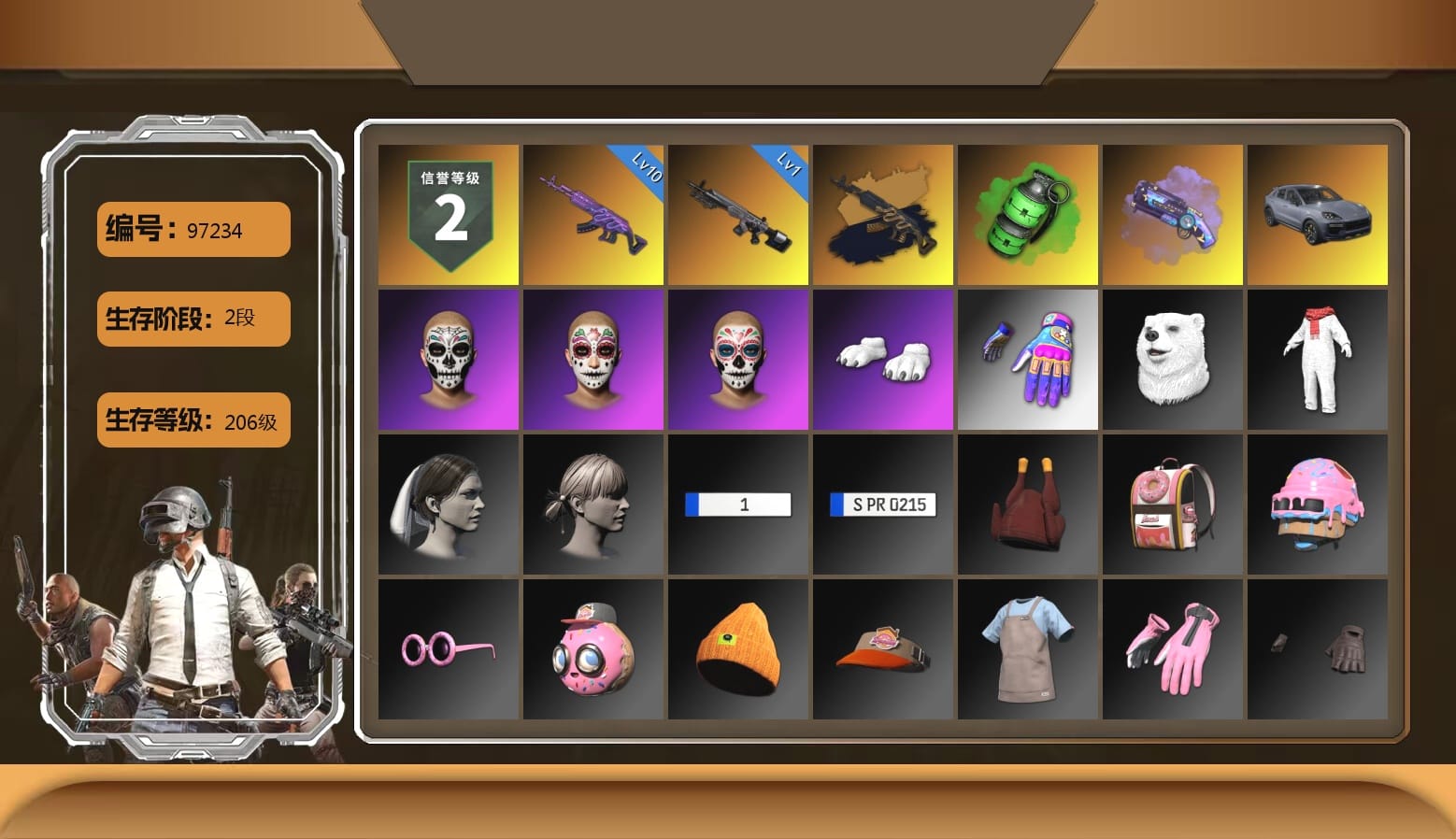
Task: Select the S PR 0215 license plate
Action: tap(882, 504)
